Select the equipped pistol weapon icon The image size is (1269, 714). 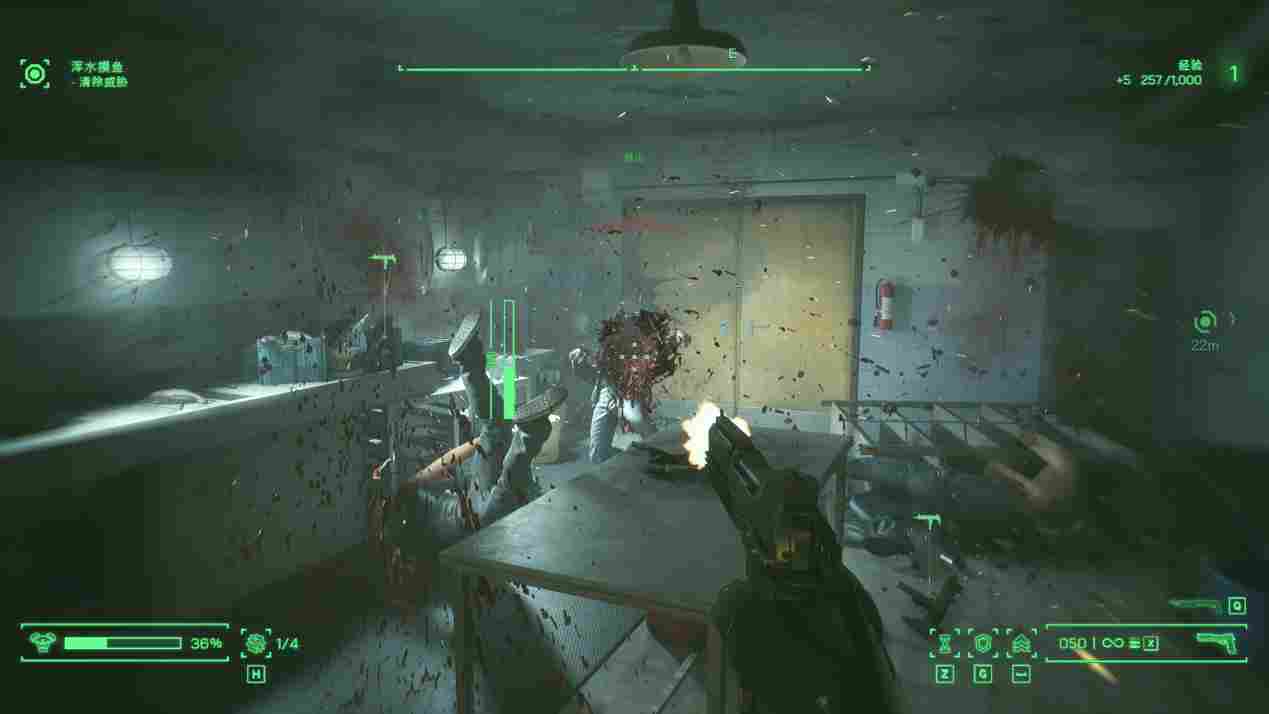pos(1219,642)
